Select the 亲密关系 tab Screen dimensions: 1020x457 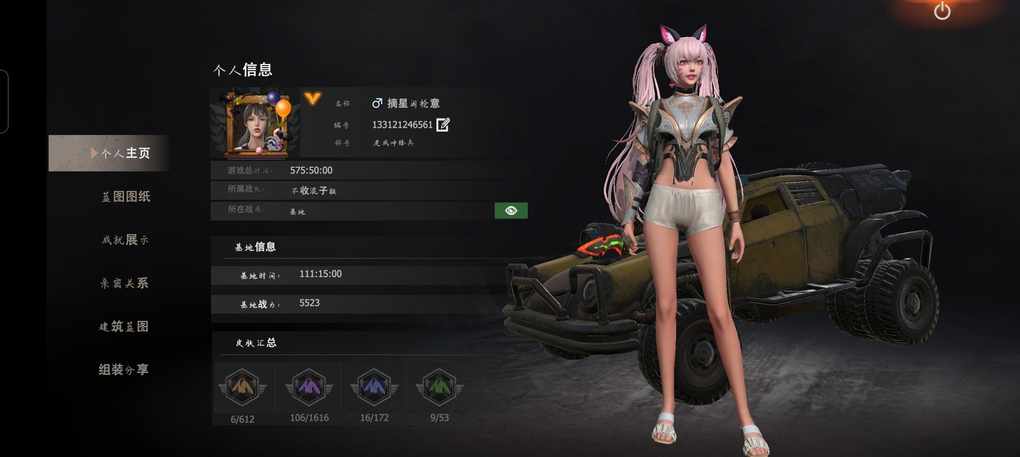(x=125, y=283)
